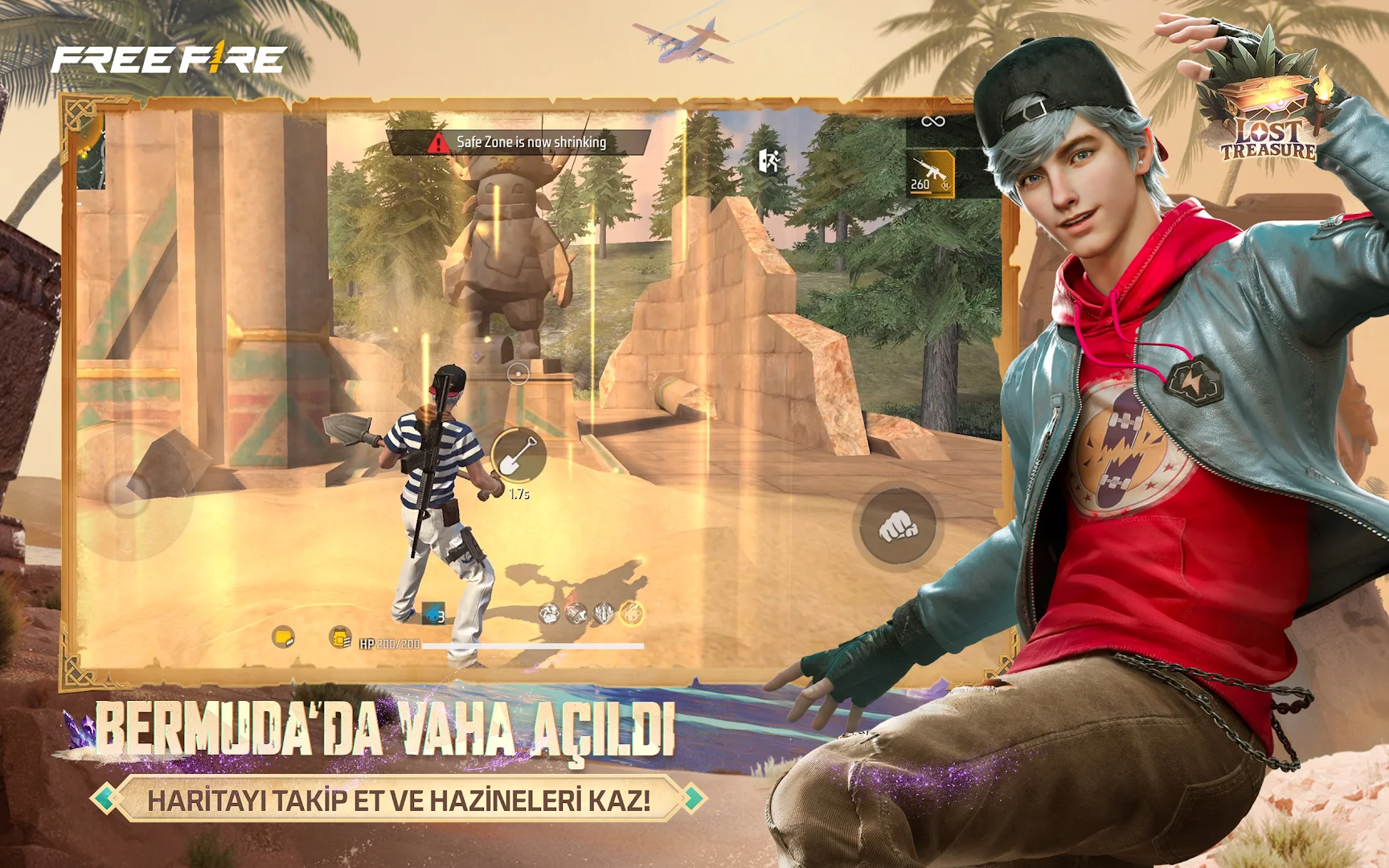Select the bullet ammo diamond icon
The width and height of the screenshot is (1389, 868).
tap(604, 613)
